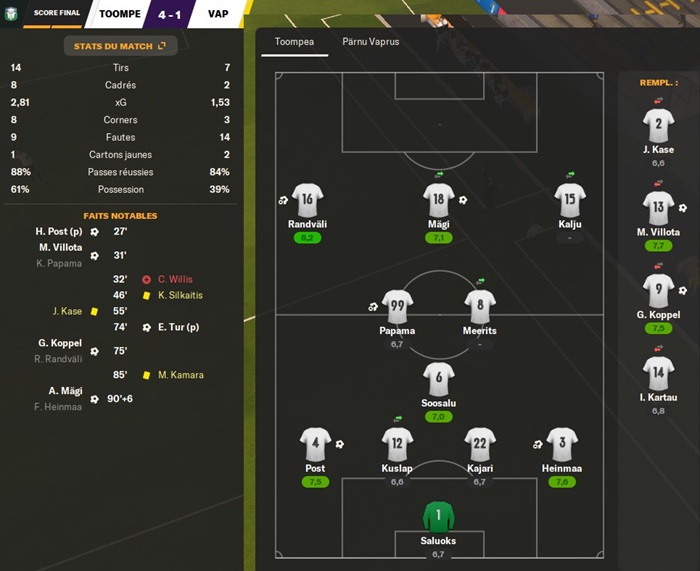This screenshot has height=571, width=700.
Task: Click winger 15 Kalju's shirt
Action: coord(569,200)
